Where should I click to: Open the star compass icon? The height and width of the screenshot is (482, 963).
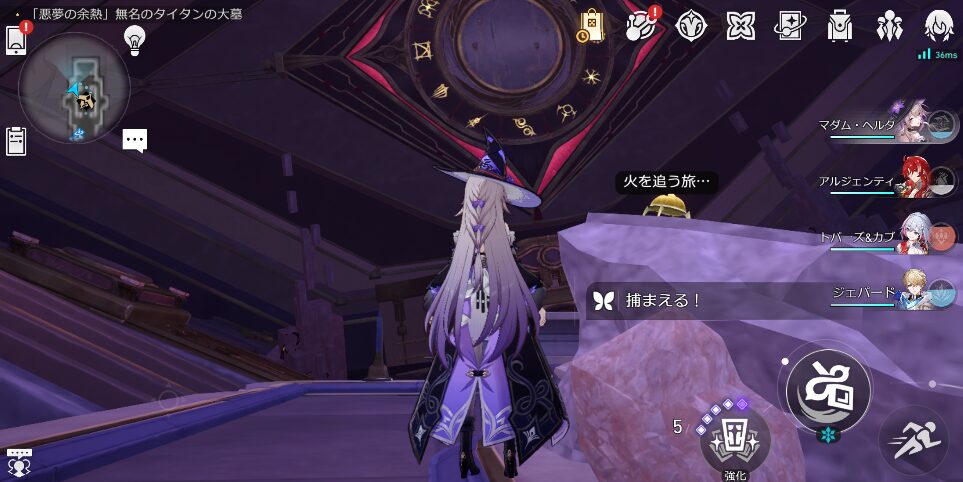tap(691, 26)
